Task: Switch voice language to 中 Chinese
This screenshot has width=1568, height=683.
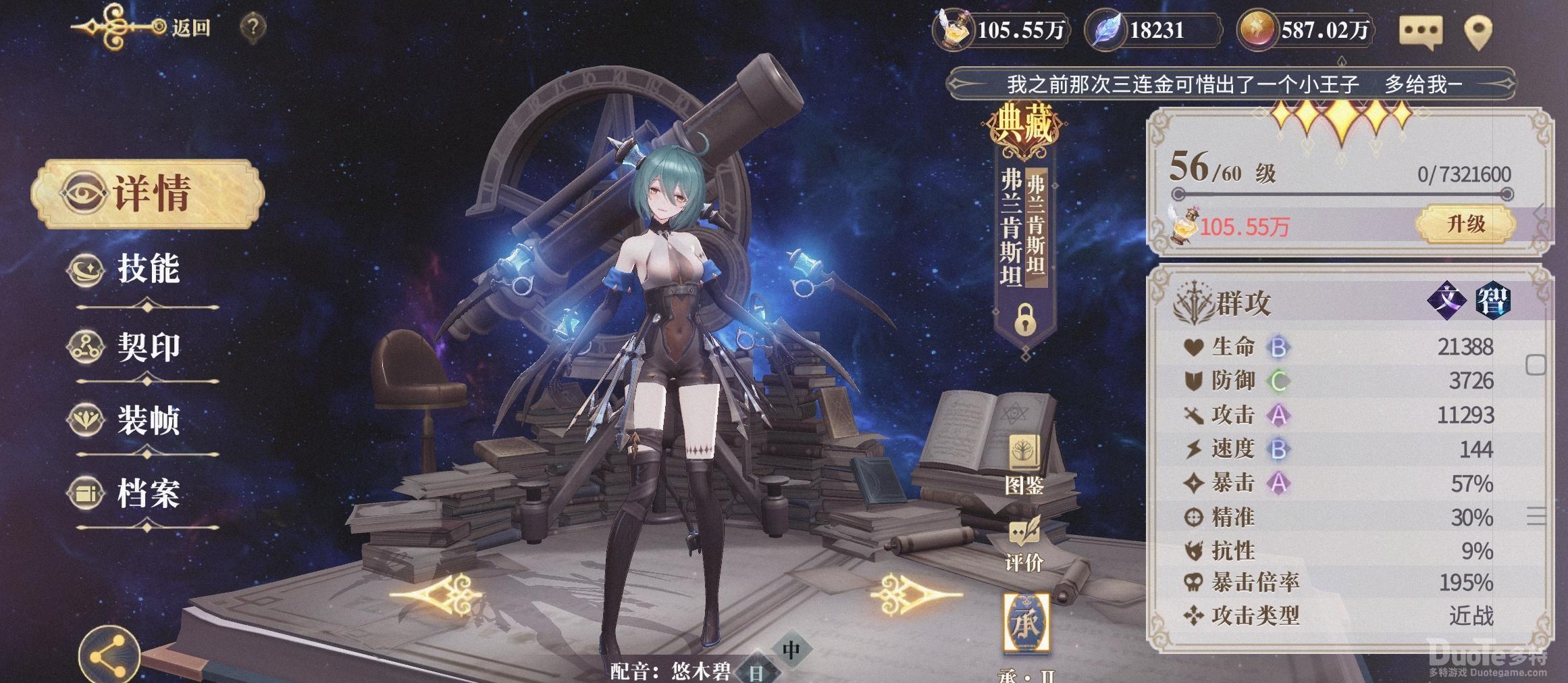Action: 791,650
